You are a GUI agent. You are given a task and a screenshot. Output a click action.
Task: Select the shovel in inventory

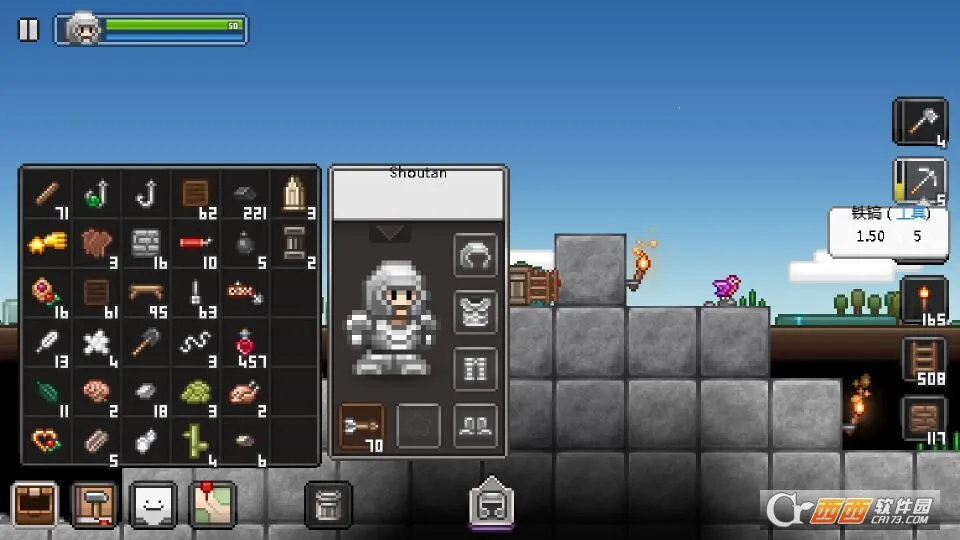[147, 342]
